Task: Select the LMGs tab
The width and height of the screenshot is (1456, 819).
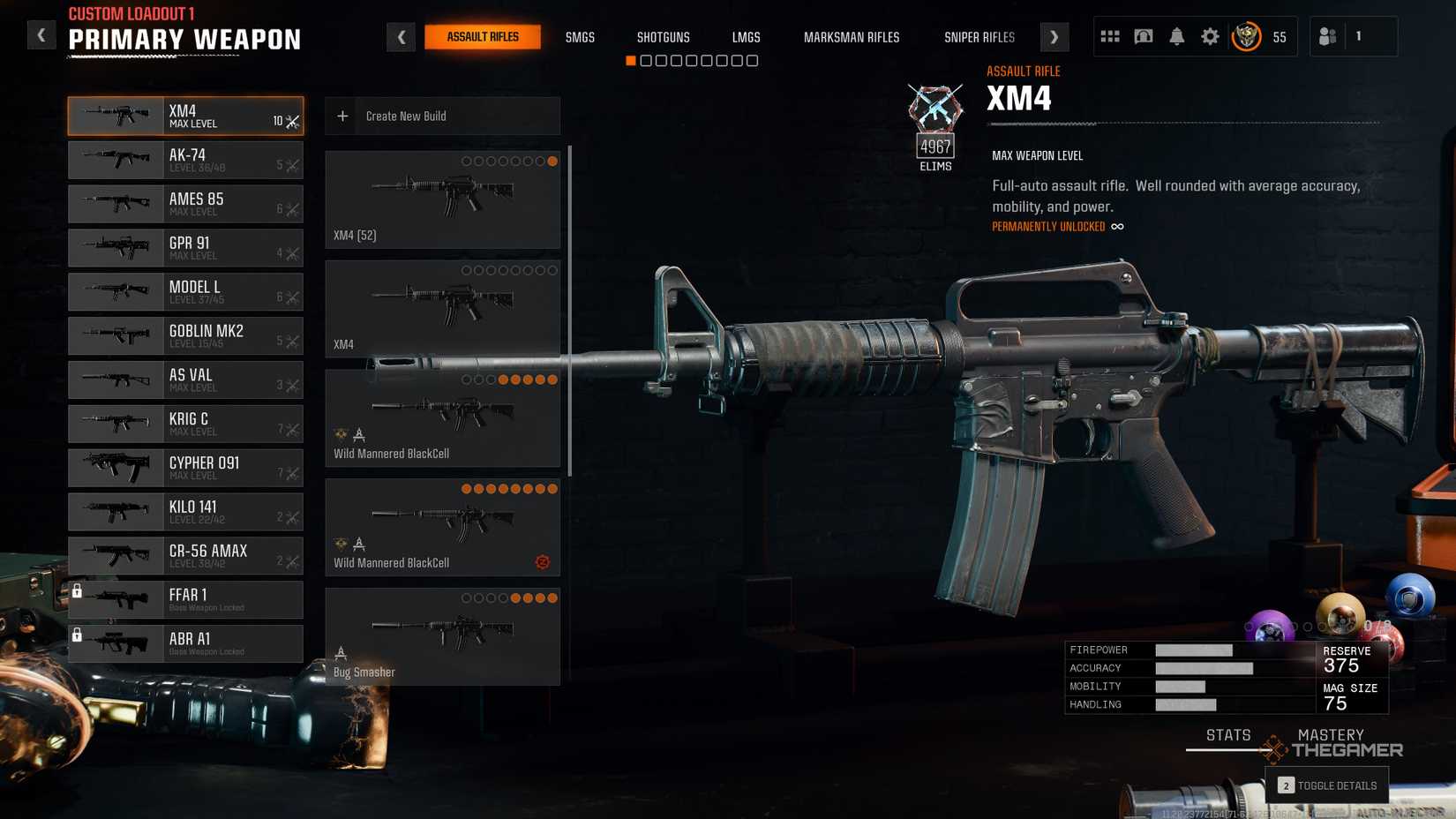Action: pos(746,37)
